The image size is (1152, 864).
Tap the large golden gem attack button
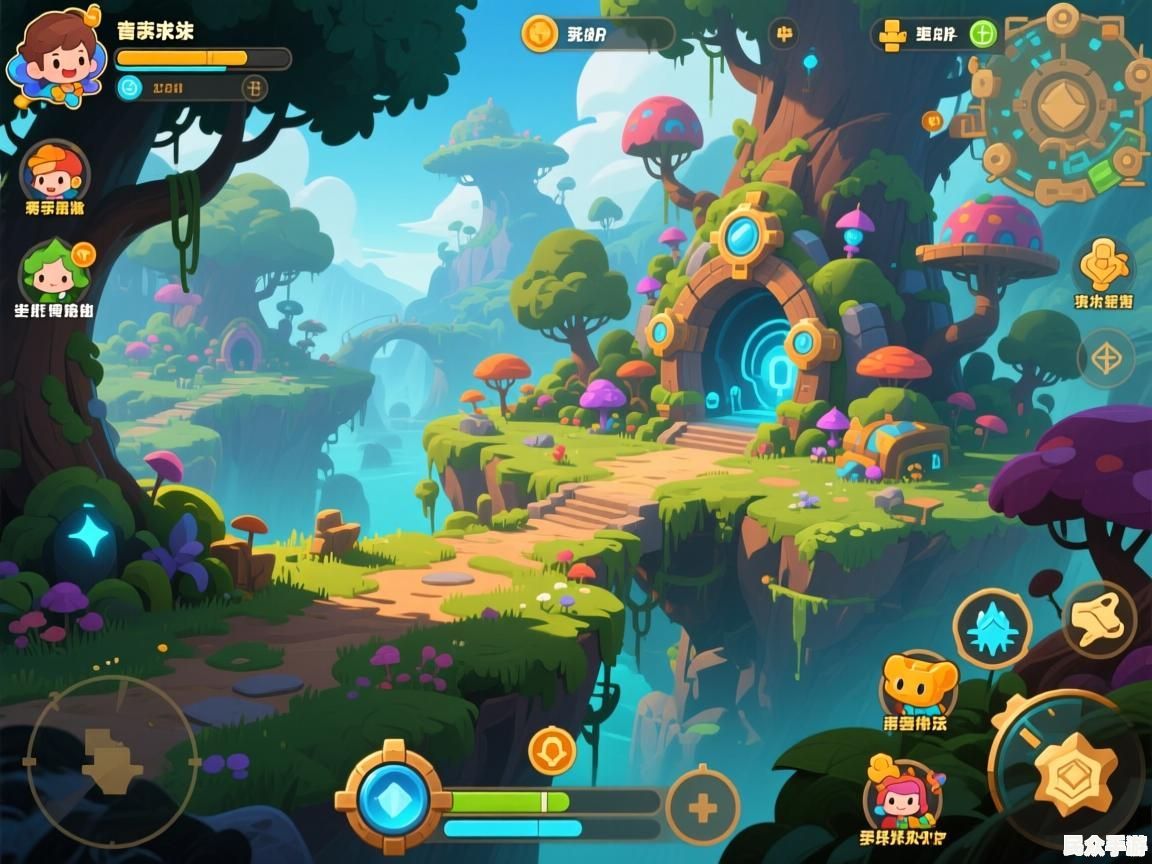point(1072,771)
